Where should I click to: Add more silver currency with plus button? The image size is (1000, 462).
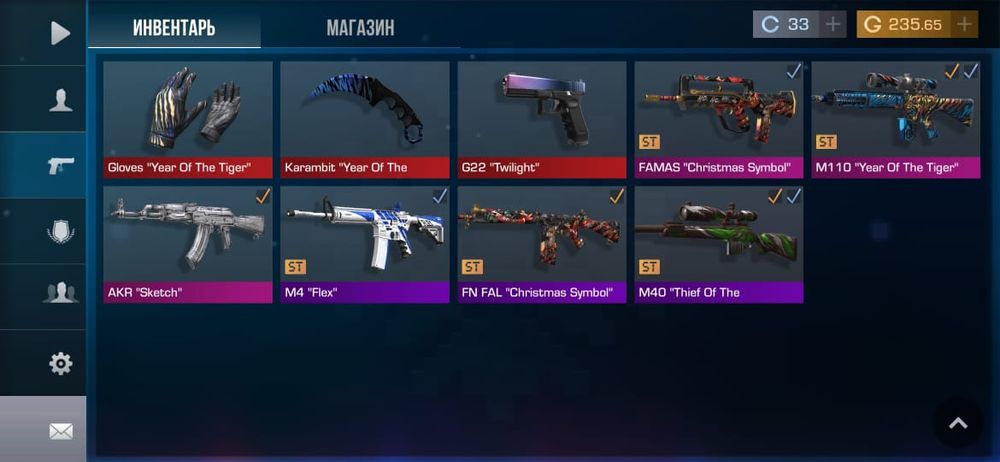click(x=832, y=24)
